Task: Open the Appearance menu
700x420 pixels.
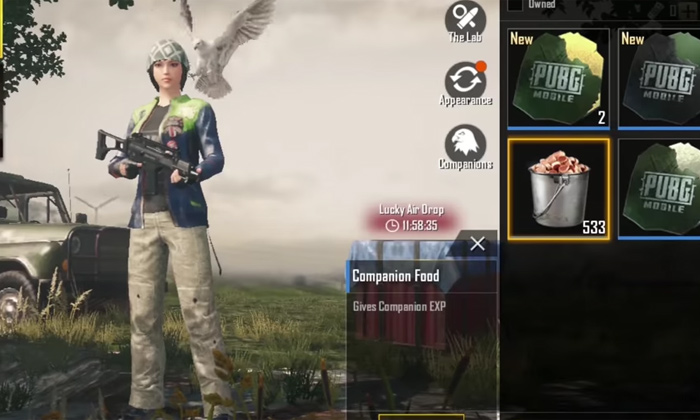Action: pyautogui.click(x=465, y=80)
